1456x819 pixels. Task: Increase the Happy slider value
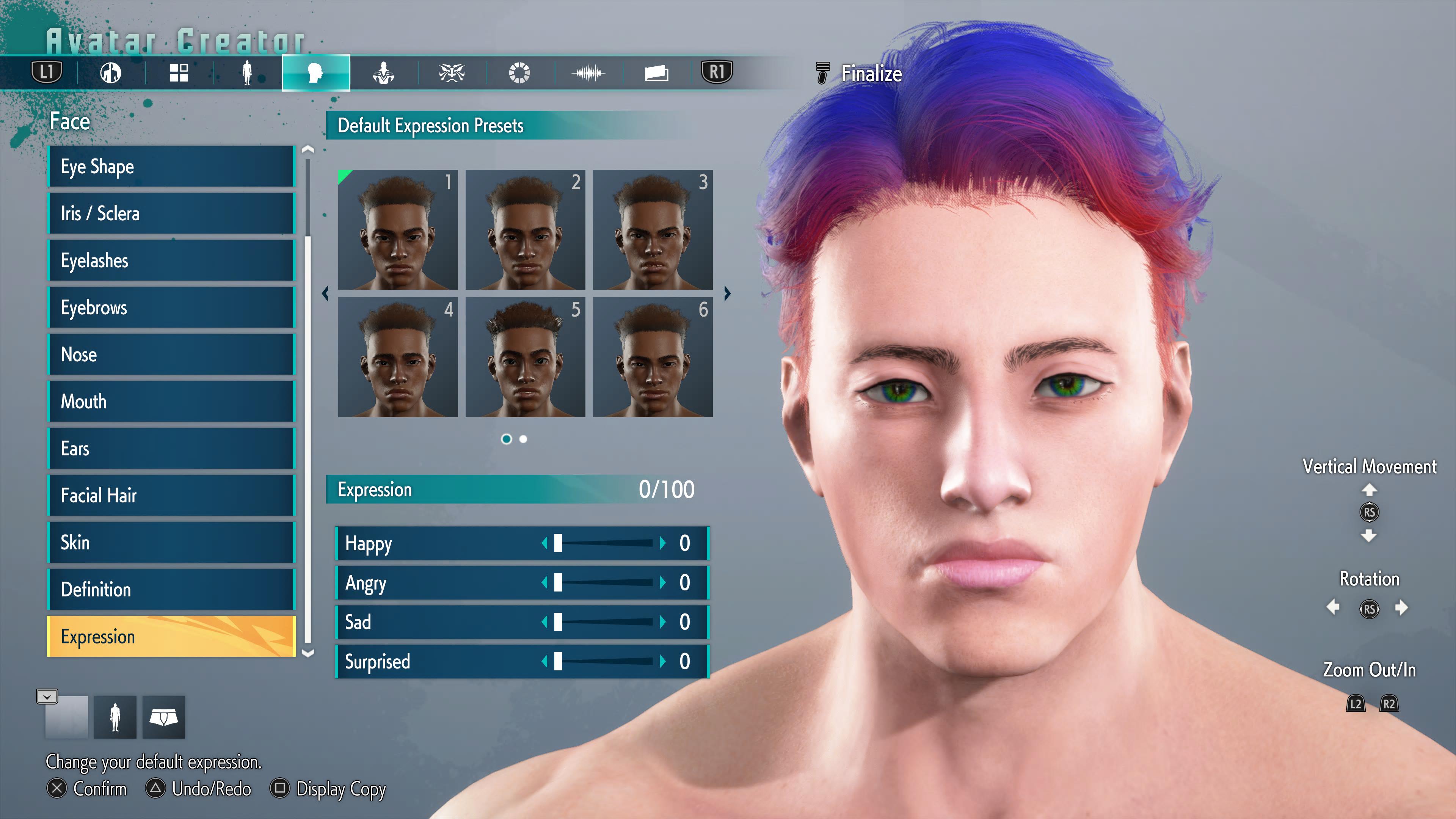(x=662, y=543)
